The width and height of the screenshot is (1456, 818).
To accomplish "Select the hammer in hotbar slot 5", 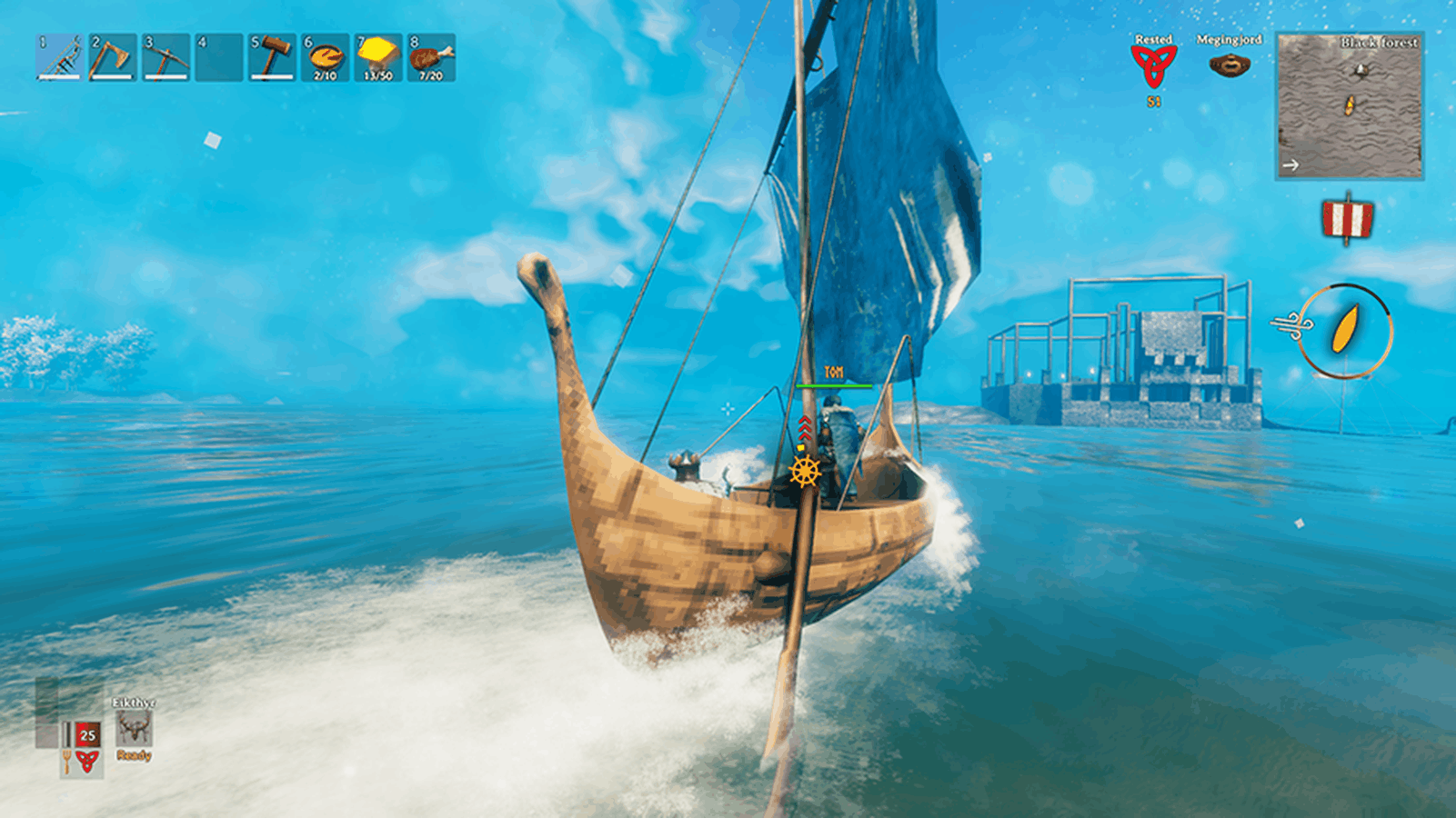I will pos(272,57).
